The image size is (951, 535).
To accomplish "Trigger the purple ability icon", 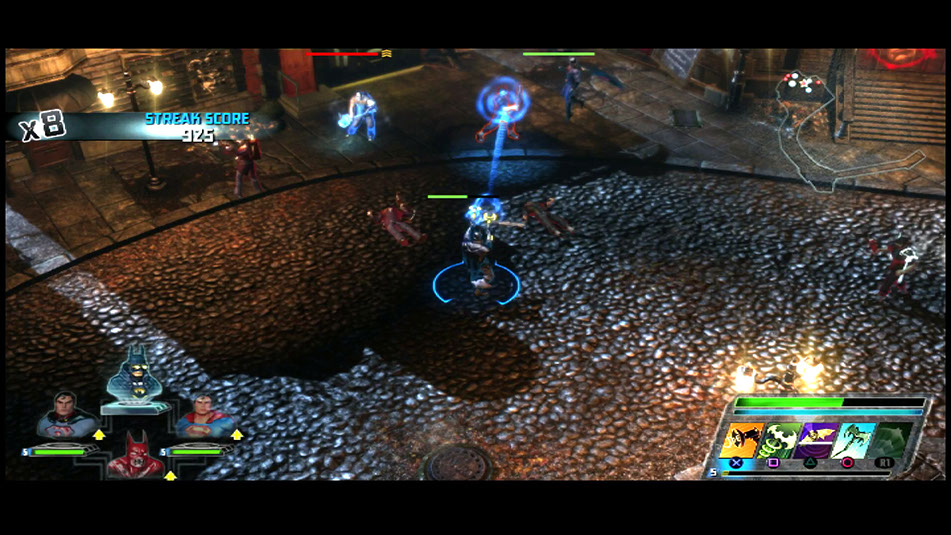I will (818, 440).
